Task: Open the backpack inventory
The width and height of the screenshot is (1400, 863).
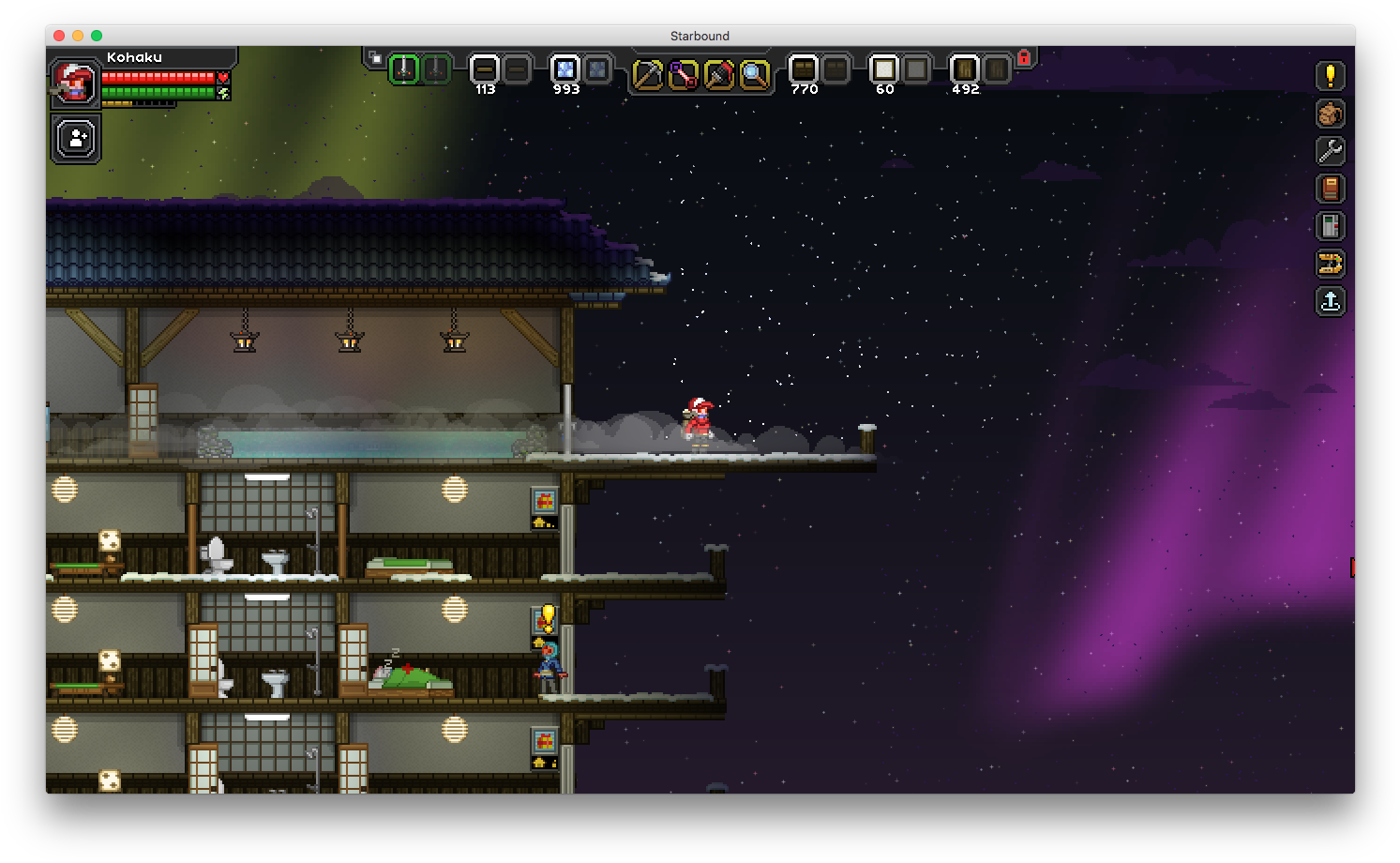Action: pyautogui.click(x=1330, y=114)
